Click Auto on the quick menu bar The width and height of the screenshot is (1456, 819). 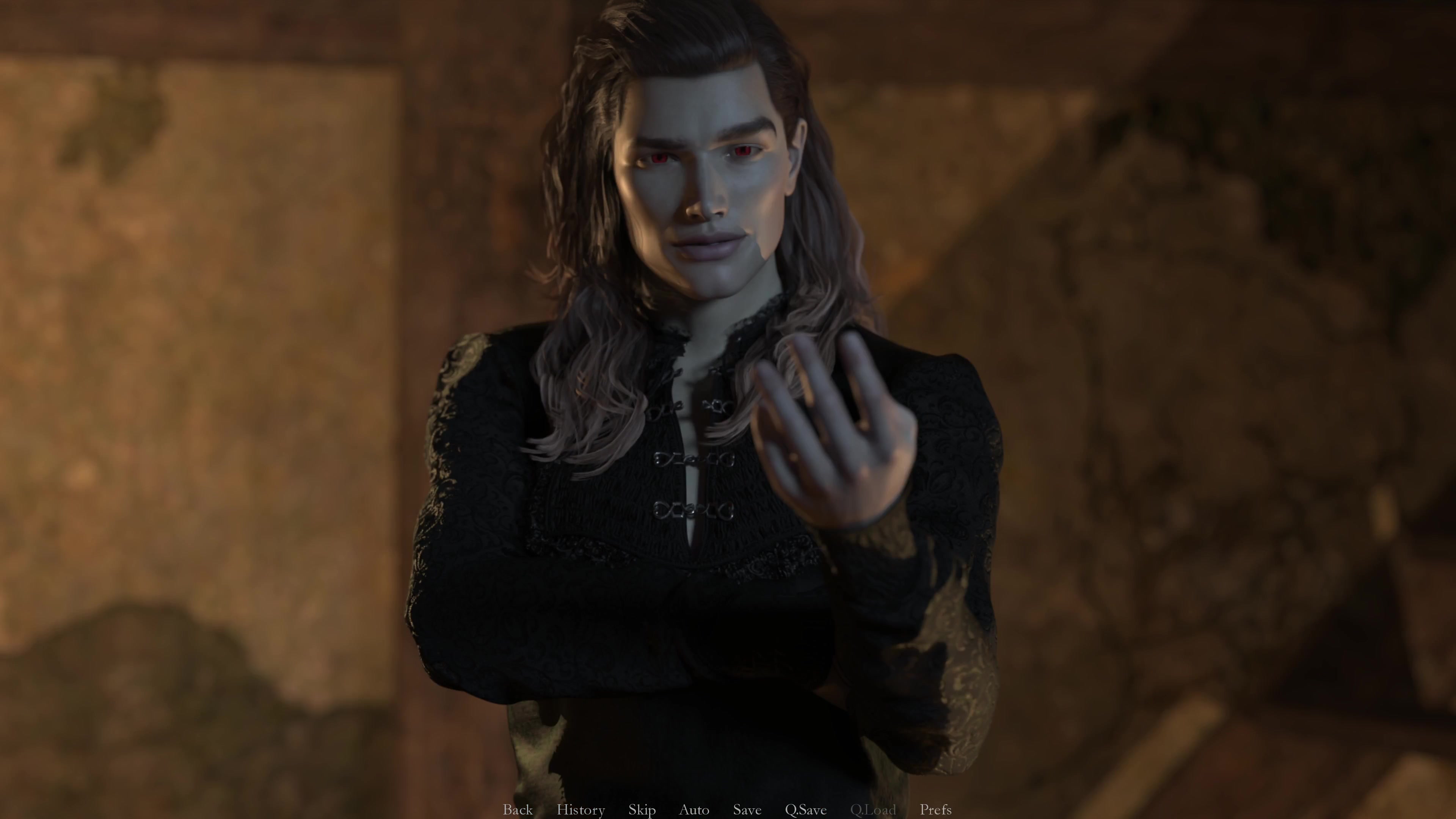point(694,810)
